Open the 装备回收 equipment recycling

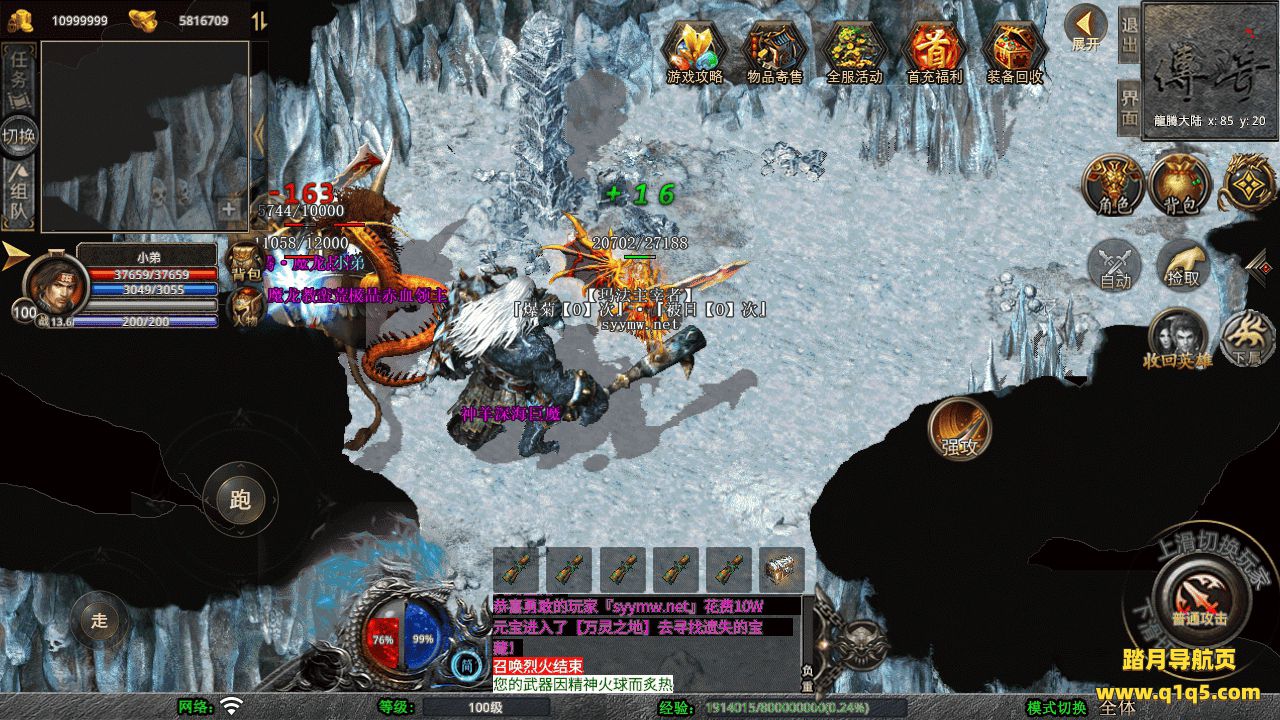point(1014,49)
